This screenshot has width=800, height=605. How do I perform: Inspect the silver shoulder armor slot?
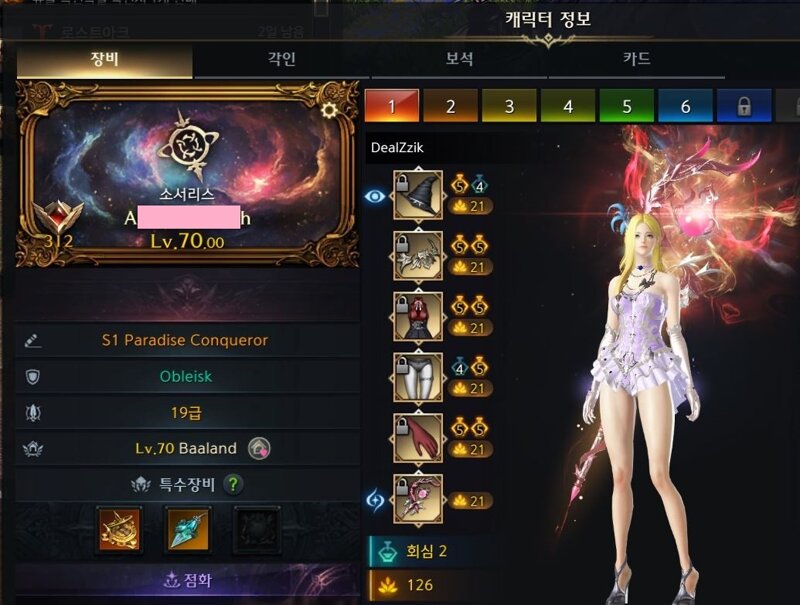418,255
